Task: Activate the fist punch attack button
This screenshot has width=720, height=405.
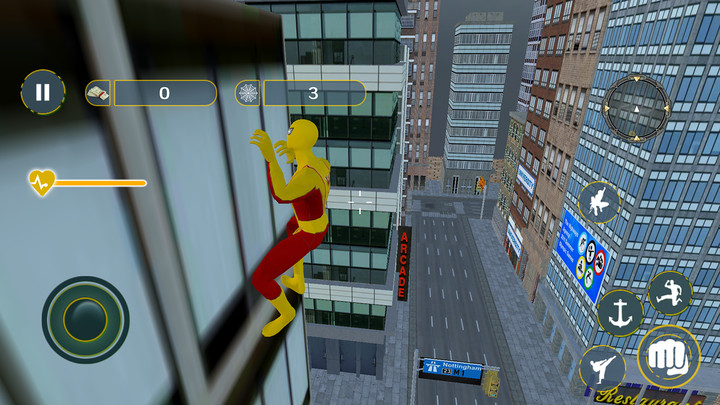Action: click(x=668, y=357)
